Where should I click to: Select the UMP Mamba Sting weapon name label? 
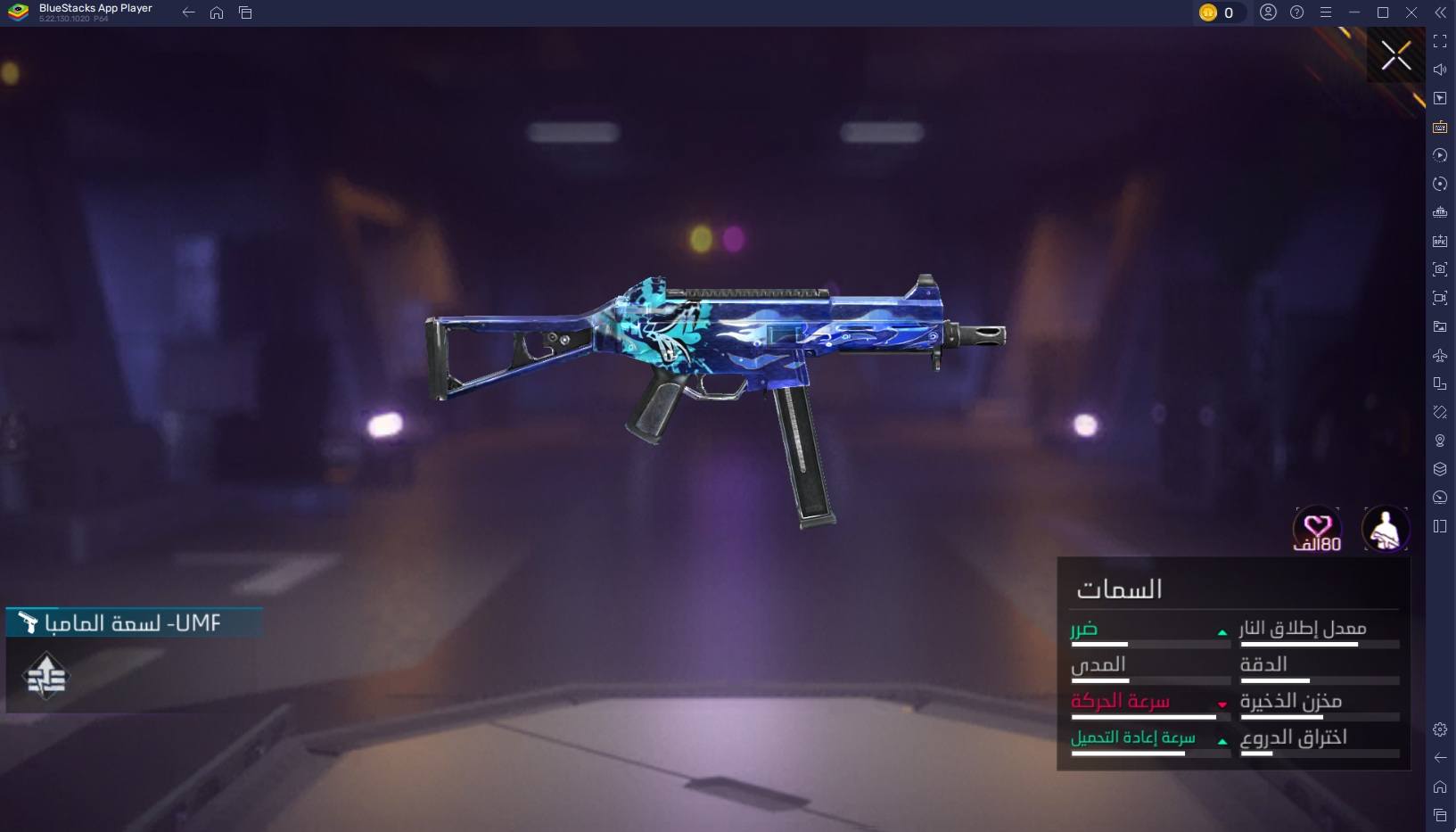click(x=134, y=622)
